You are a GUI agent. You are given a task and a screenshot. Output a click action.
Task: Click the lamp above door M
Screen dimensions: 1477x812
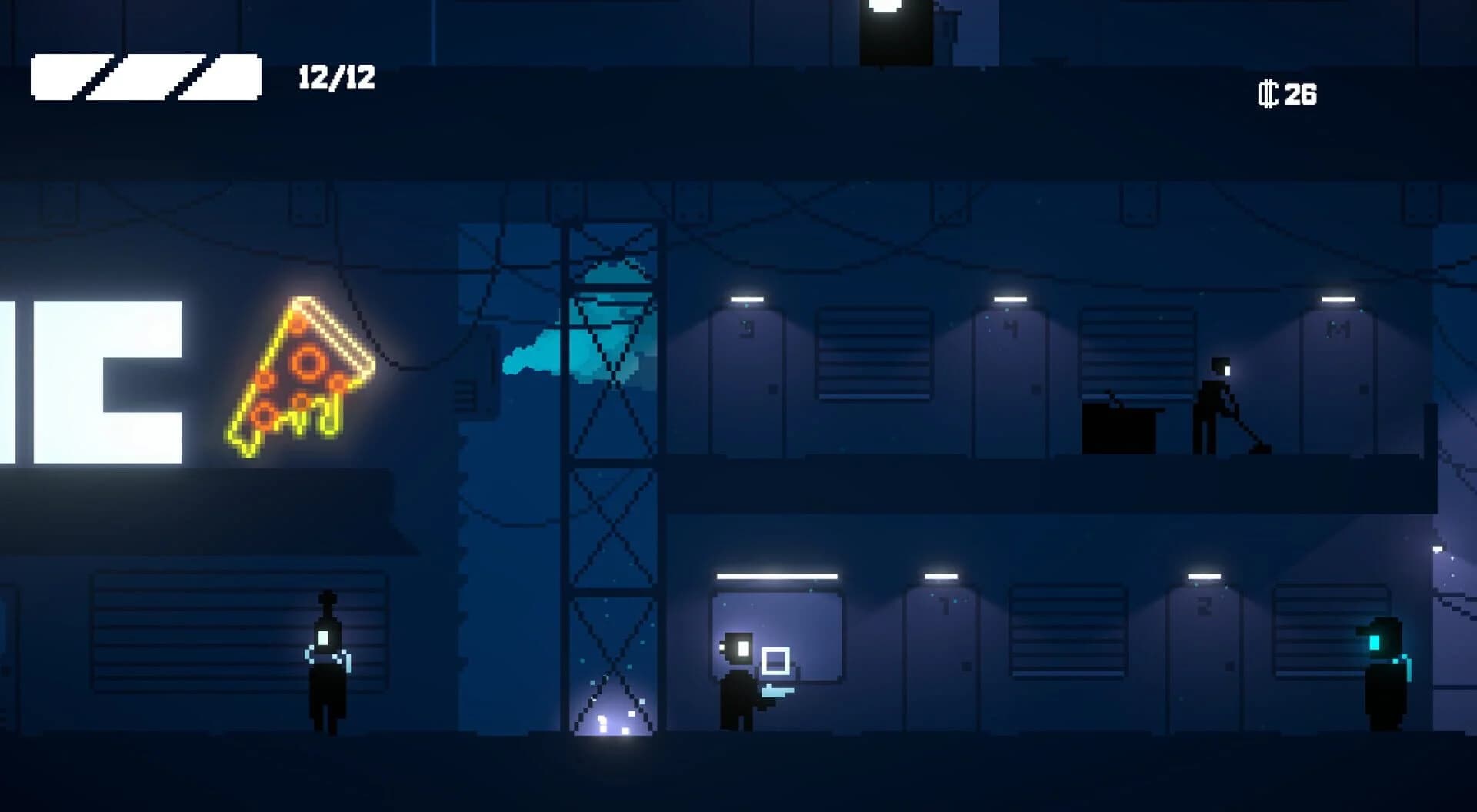coord(1337,298)
